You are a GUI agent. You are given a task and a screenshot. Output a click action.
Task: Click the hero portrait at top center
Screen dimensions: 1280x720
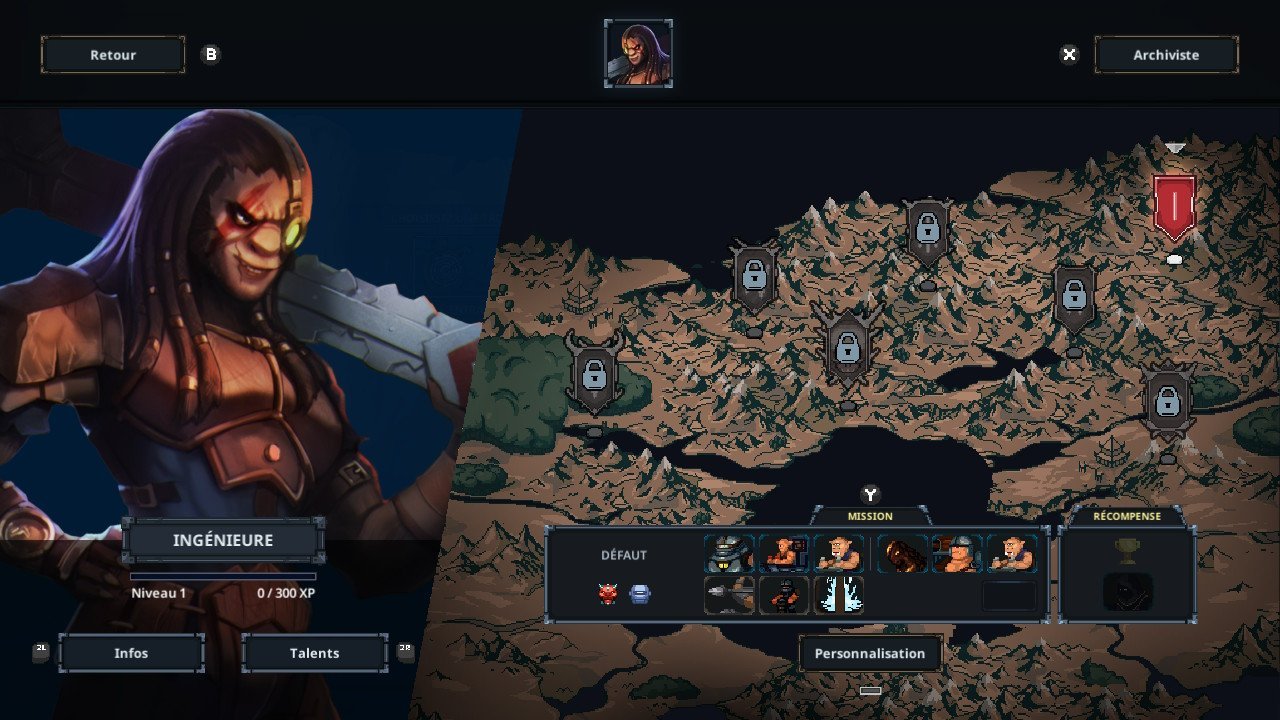(x=638, y=54)
